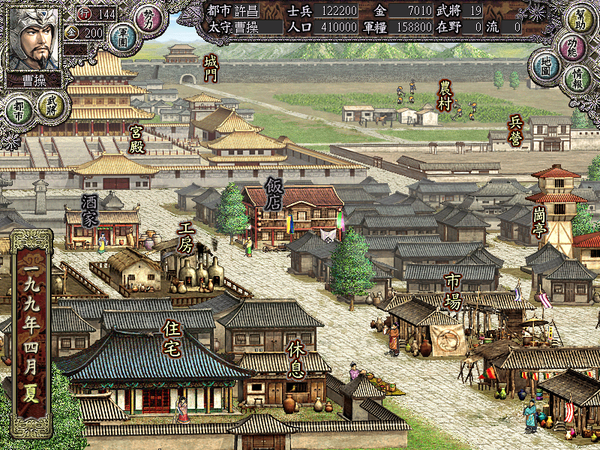Open the 勢力 (Faction) menu button

click(x=149, y=17)
